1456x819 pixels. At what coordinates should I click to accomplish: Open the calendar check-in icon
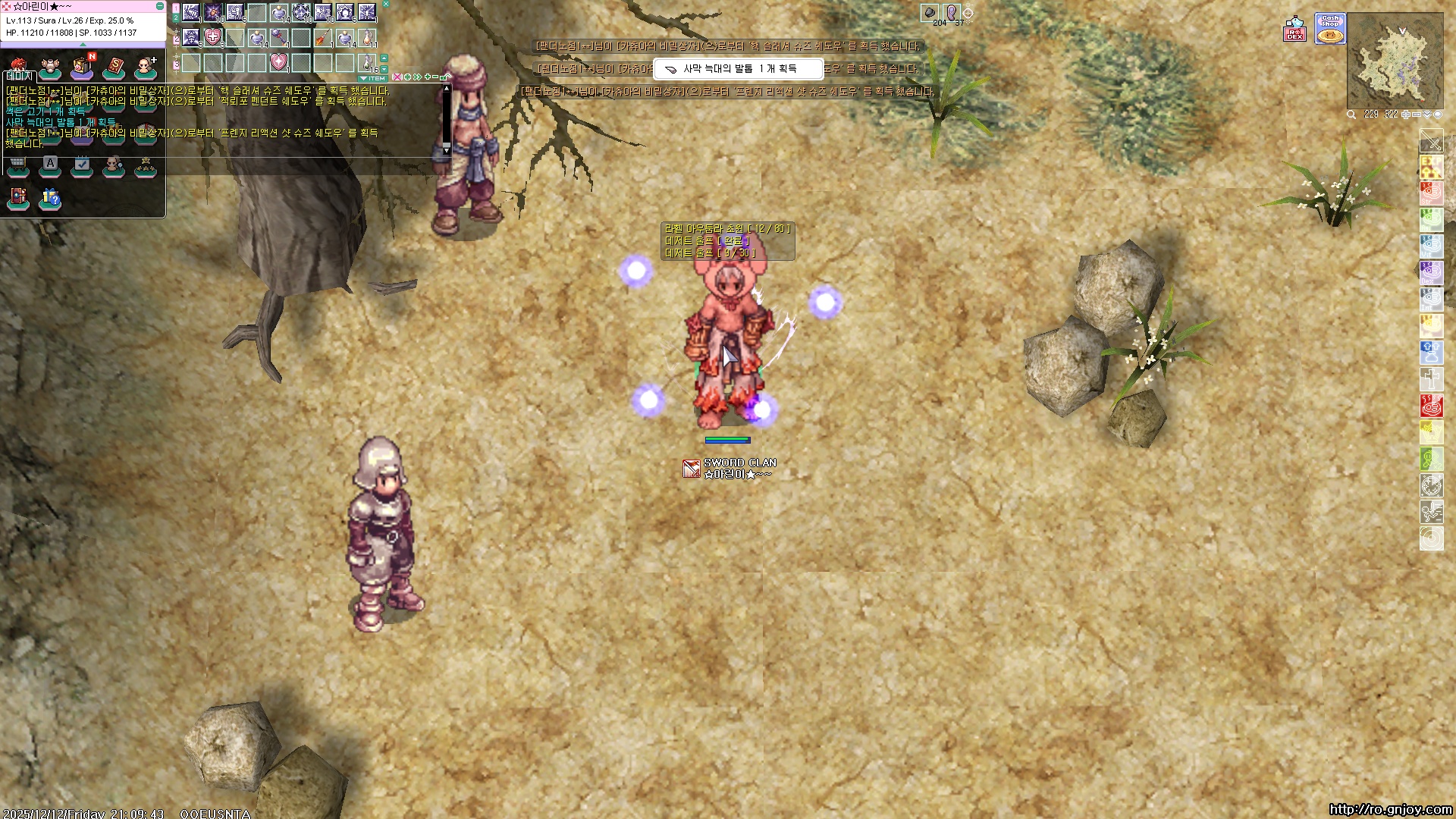pyautogui.click(x=82, y=165)
